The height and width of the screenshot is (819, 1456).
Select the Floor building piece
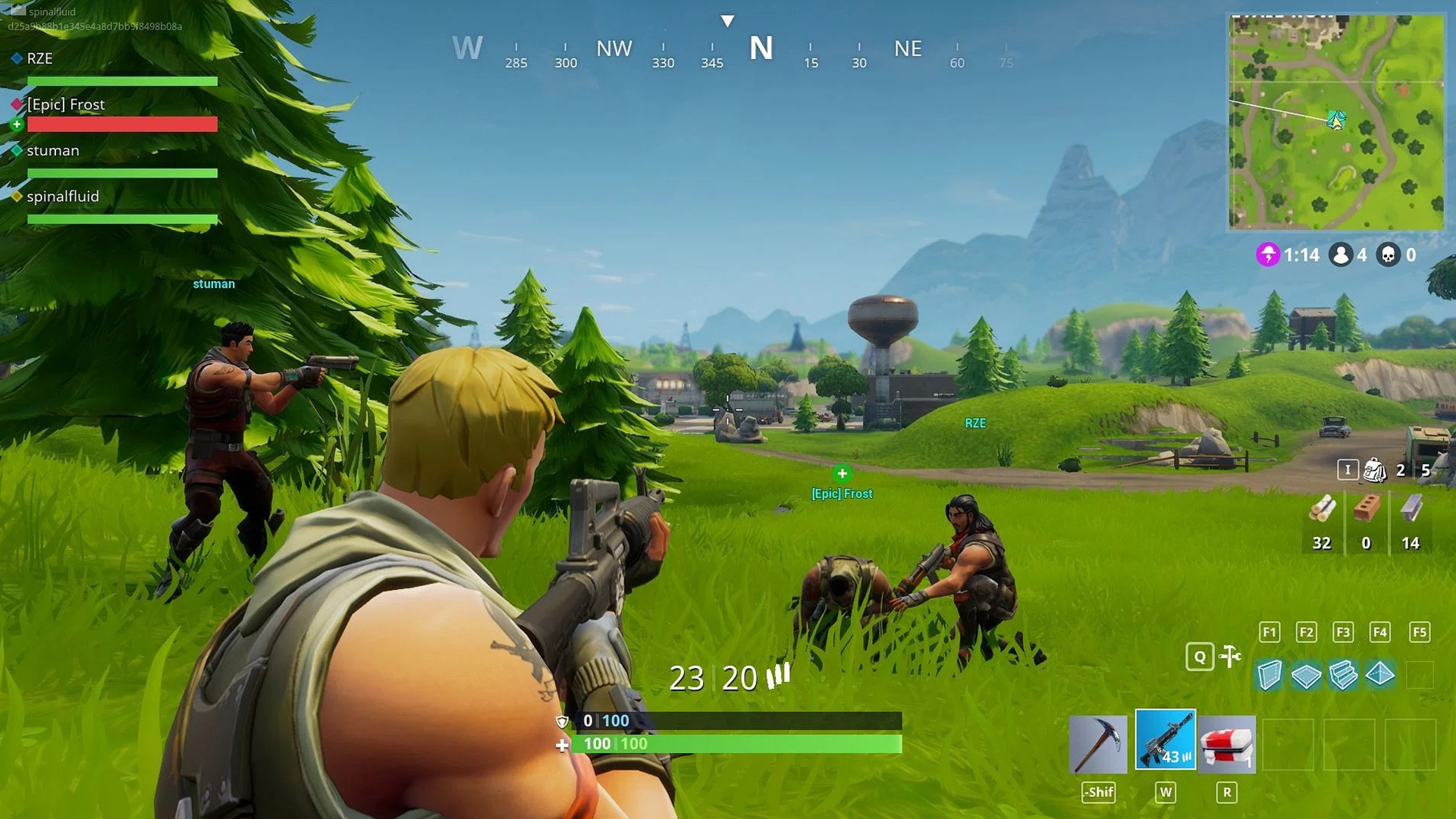coord(1307,675)
